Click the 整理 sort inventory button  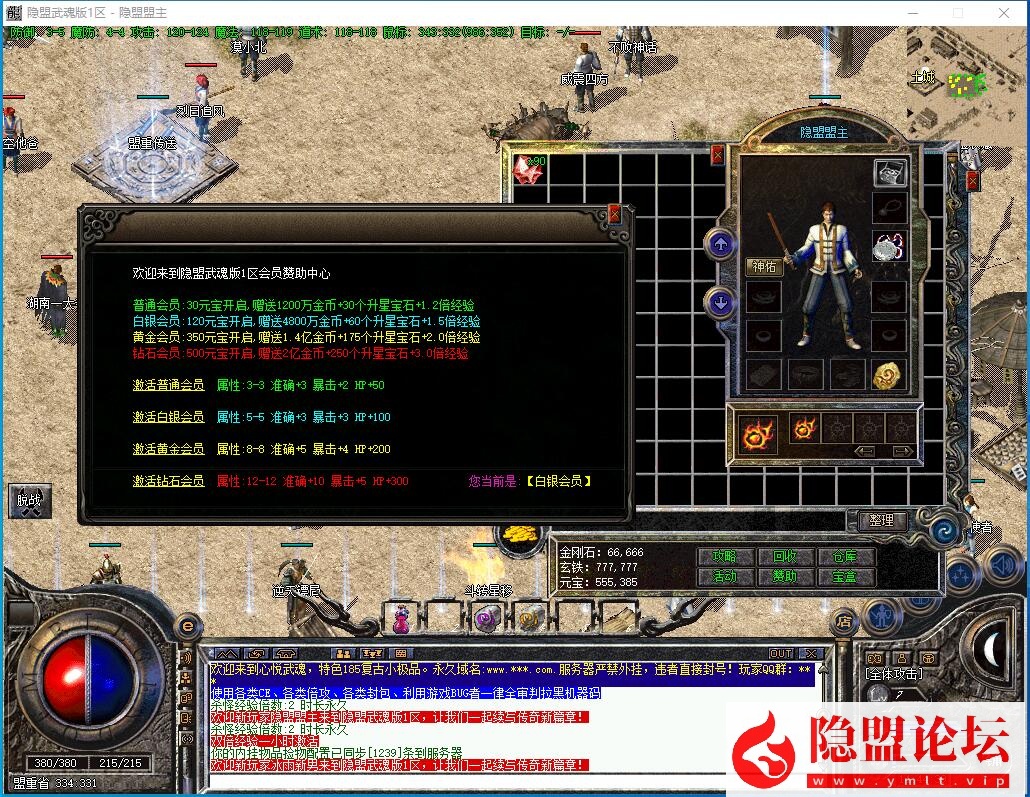[x=881, y=521]
